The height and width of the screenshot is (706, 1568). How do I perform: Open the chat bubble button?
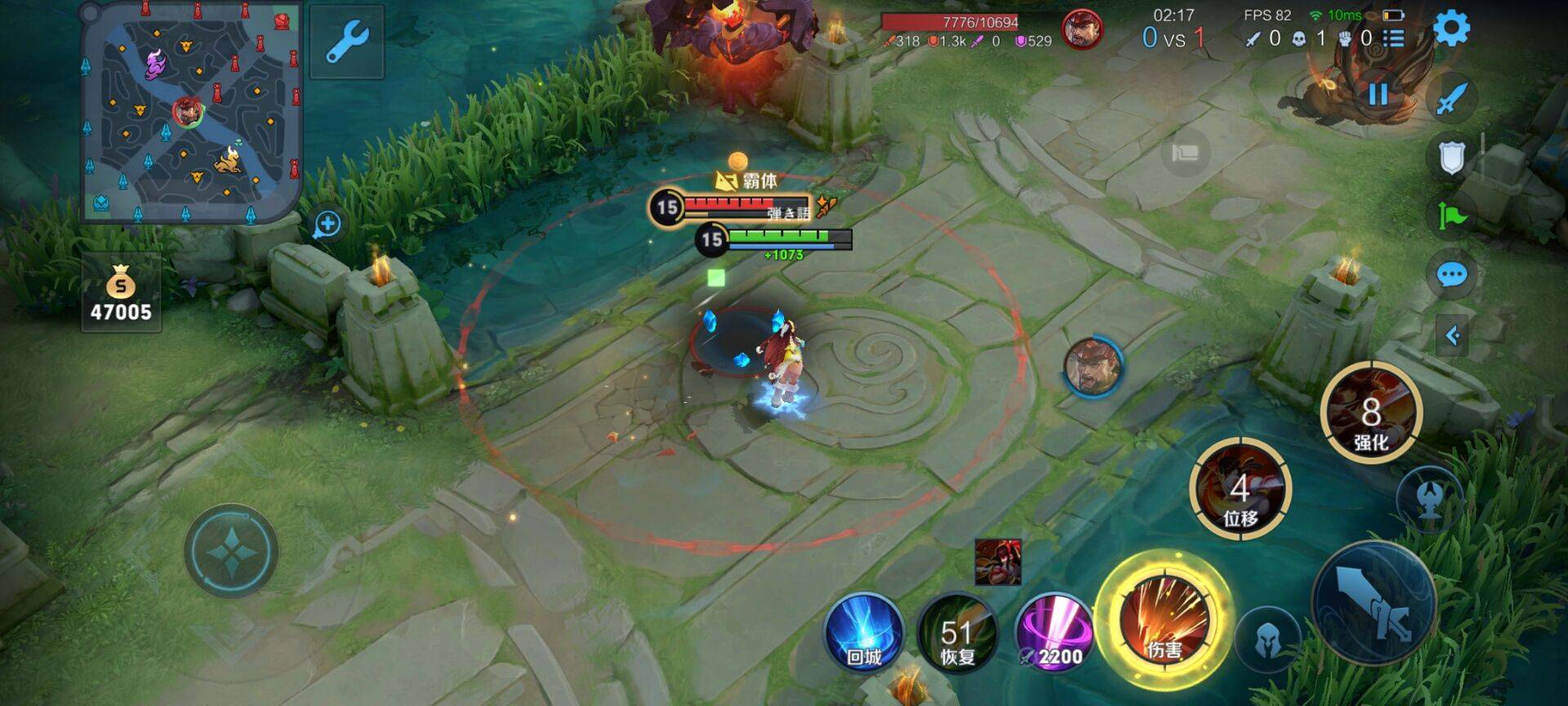tap(1451, 275)
